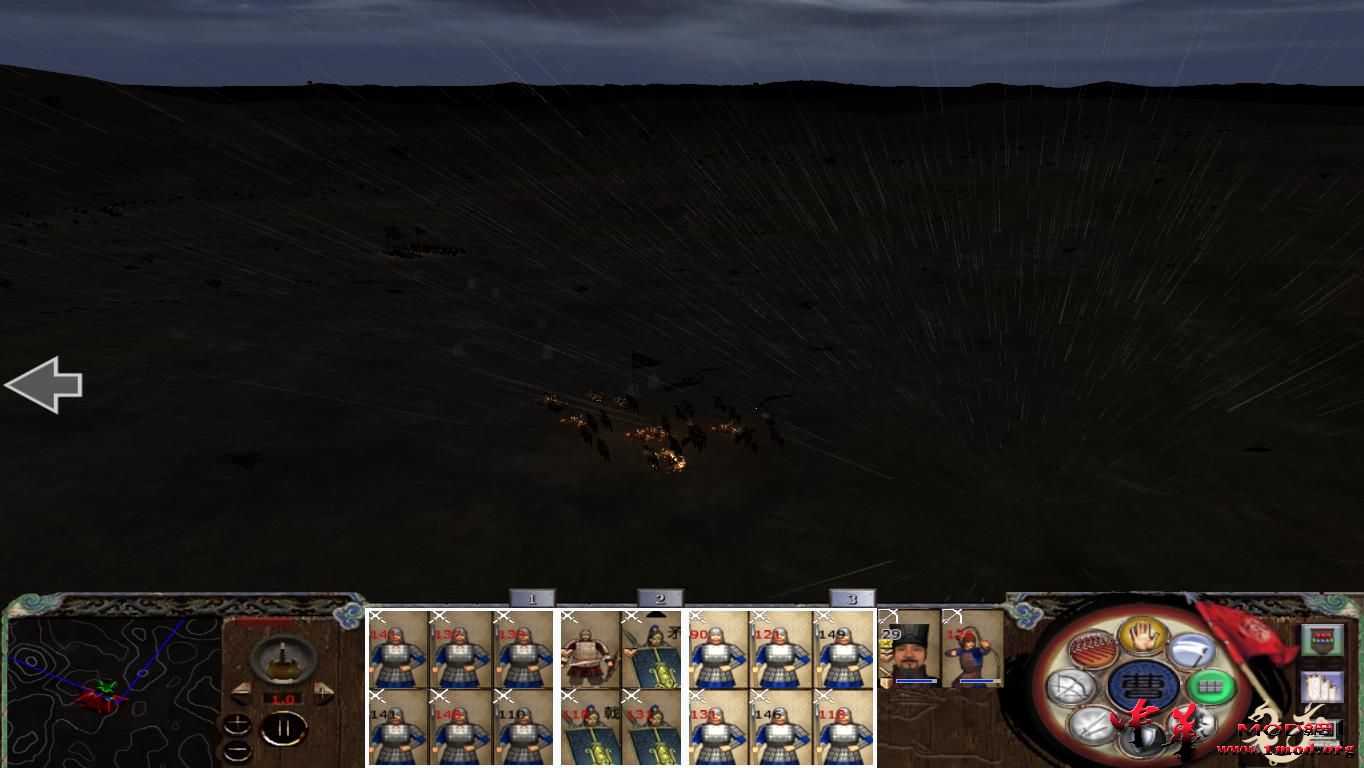This screenshot has width=1364, height=768.
Task: Click the large gray back arrow
Action: (44, 385)
